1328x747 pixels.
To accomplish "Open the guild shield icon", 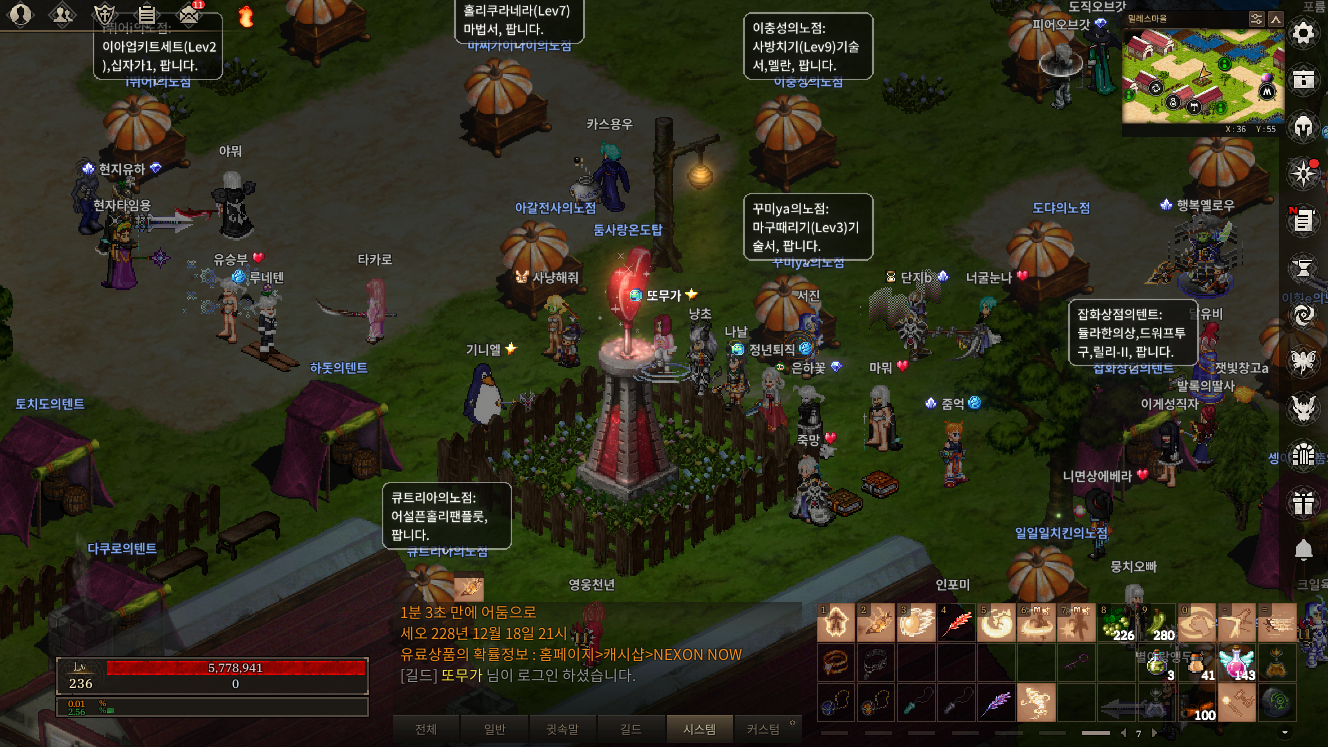I will click(x=104, y=14).
